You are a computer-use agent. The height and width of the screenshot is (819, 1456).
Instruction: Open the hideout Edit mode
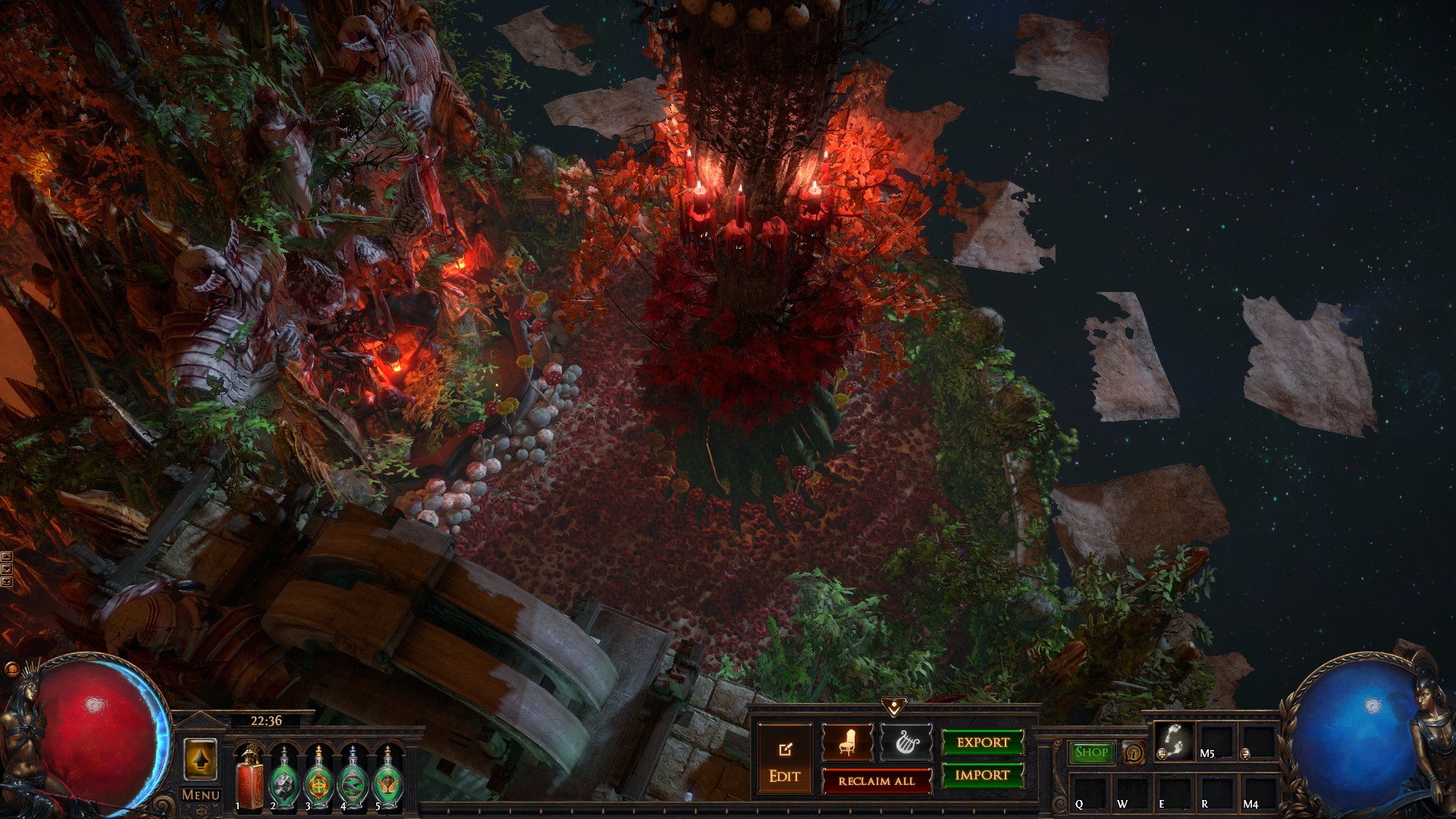[x=784, y=761]
